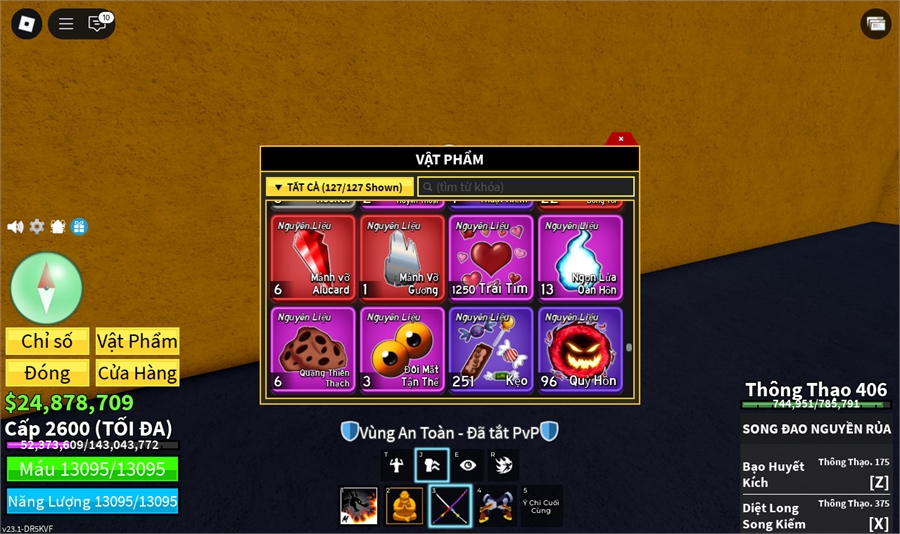900x534 pixels.
Task: Activate the eye ability icon
Action: point(467,465)
